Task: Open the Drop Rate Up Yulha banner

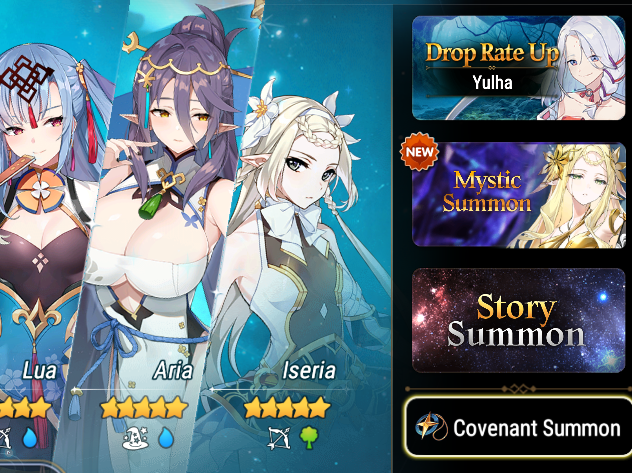Action: coord(518,67)
